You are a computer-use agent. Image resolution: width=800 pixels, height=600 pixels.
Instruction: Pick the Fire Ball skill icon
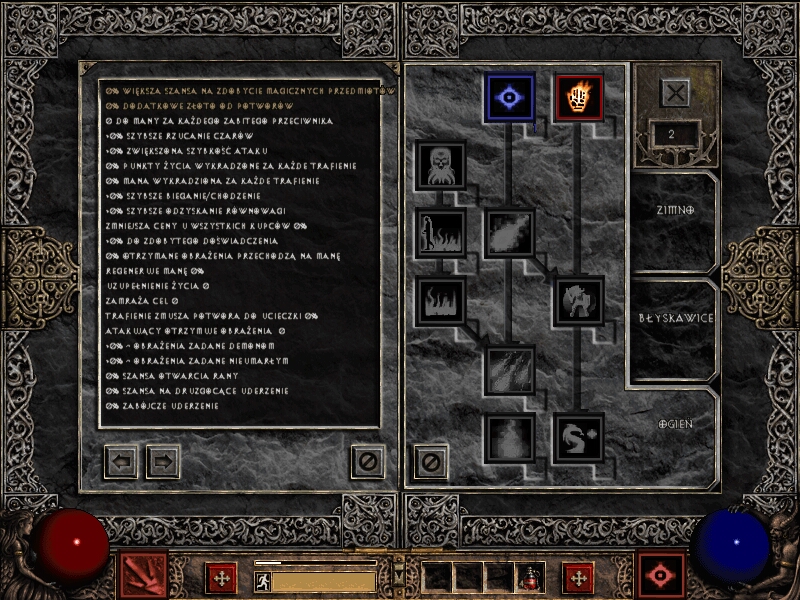(x=510, y=233)
